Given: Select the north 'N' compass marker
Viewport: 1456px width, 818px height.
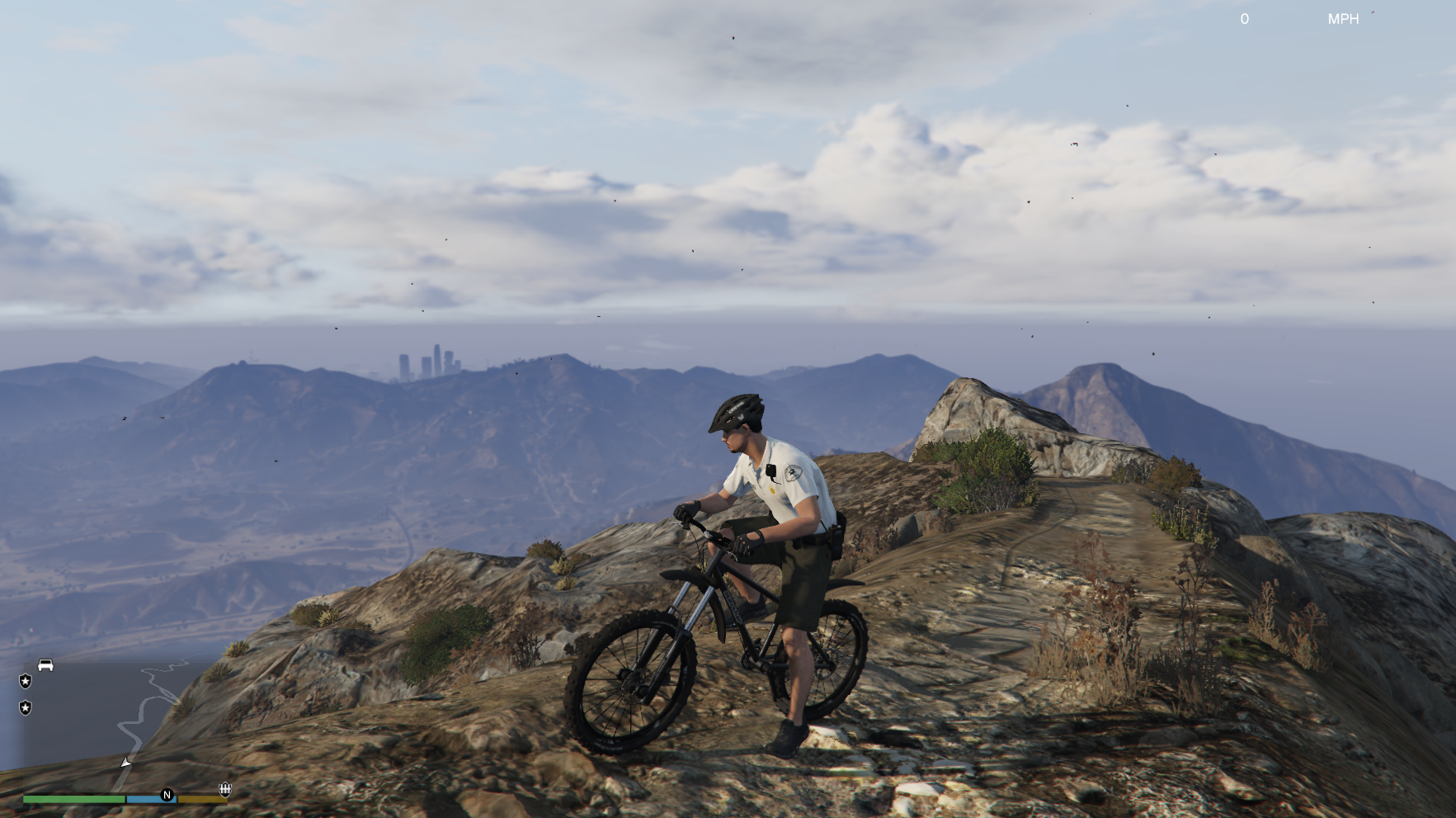Looking at the screenshot, I should pos(167,795).
